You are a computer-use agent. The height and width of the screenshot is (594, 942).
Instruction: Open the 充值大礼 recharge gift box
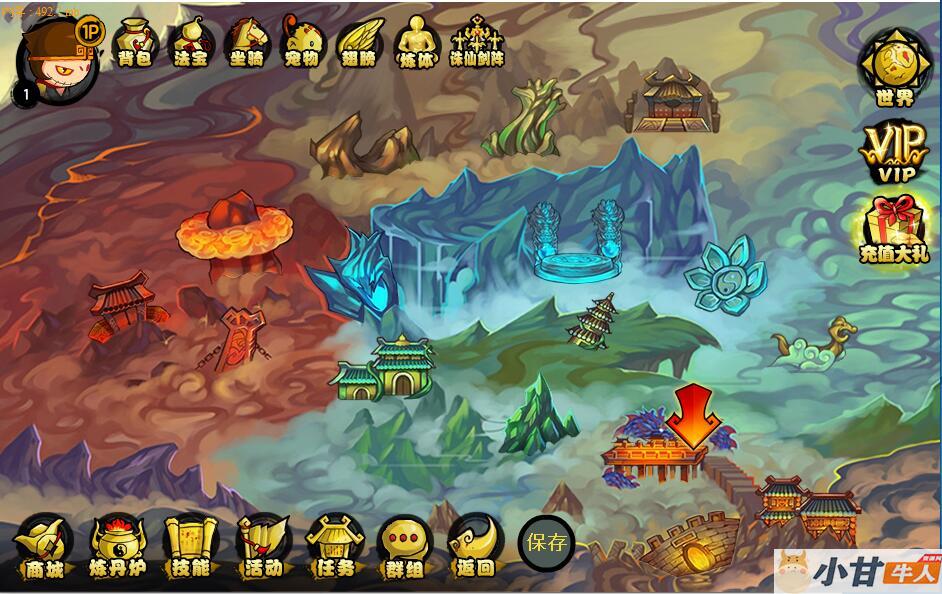point(893,230)
